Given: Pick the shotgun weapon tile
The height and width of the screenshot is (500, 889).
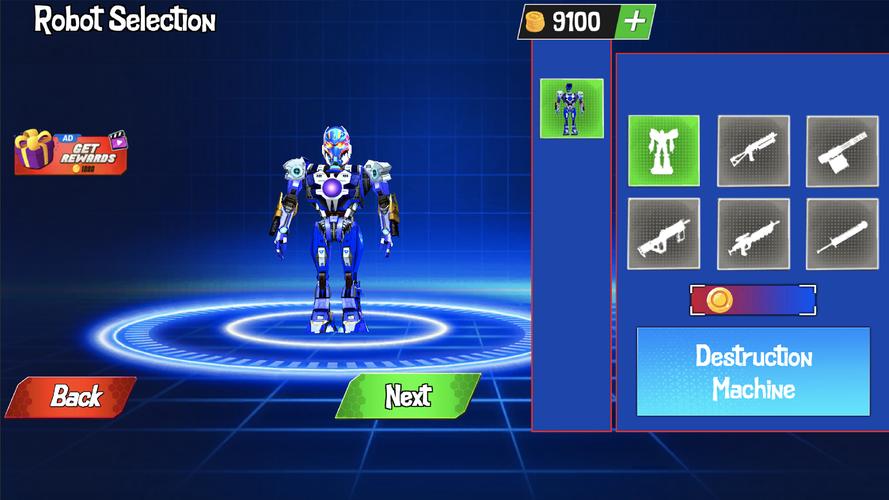Looking at the screenshot, I should coord(753,151).
